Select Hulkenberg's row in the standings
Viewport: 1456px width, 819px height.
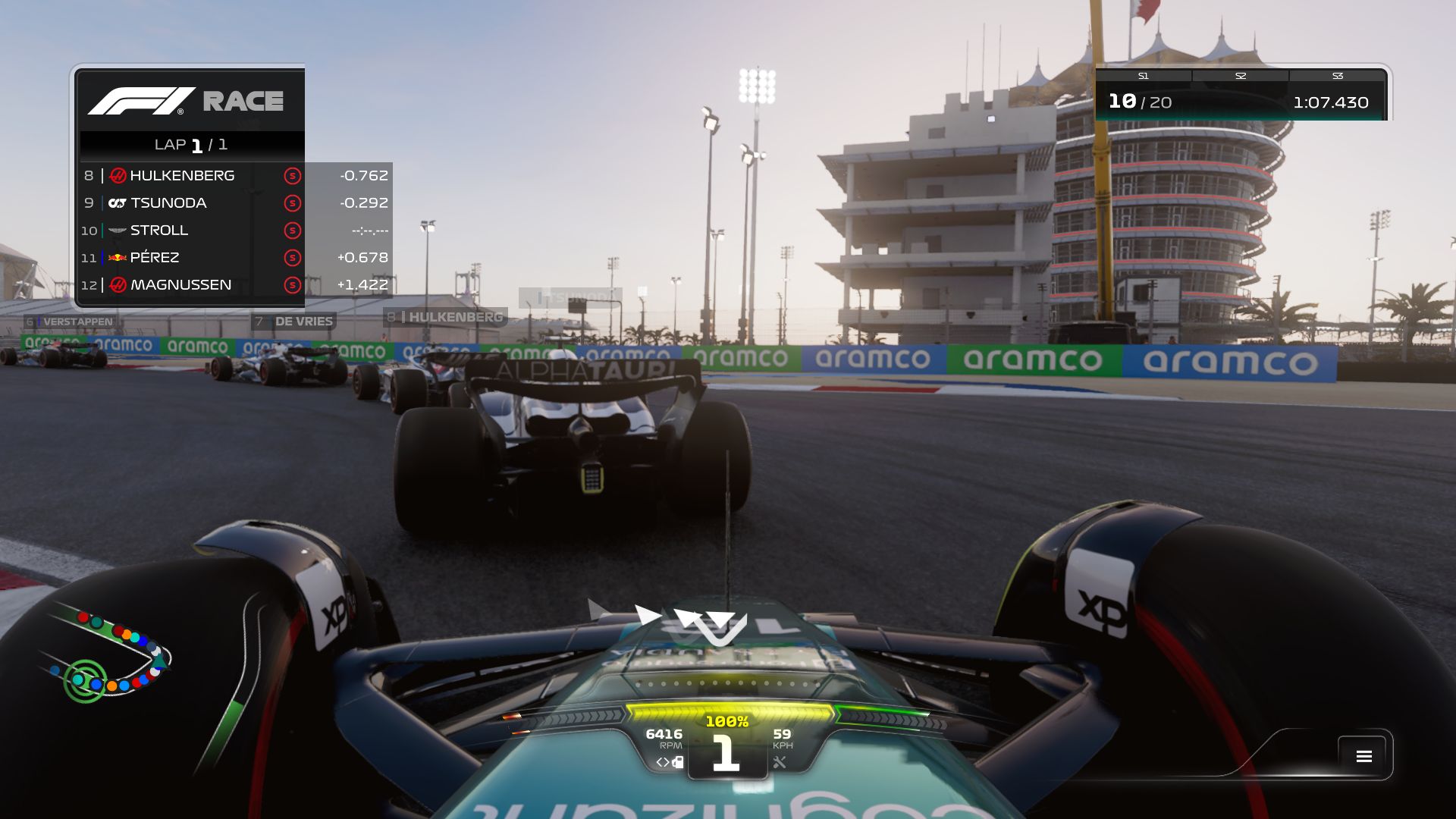click(x=235, y=176)
